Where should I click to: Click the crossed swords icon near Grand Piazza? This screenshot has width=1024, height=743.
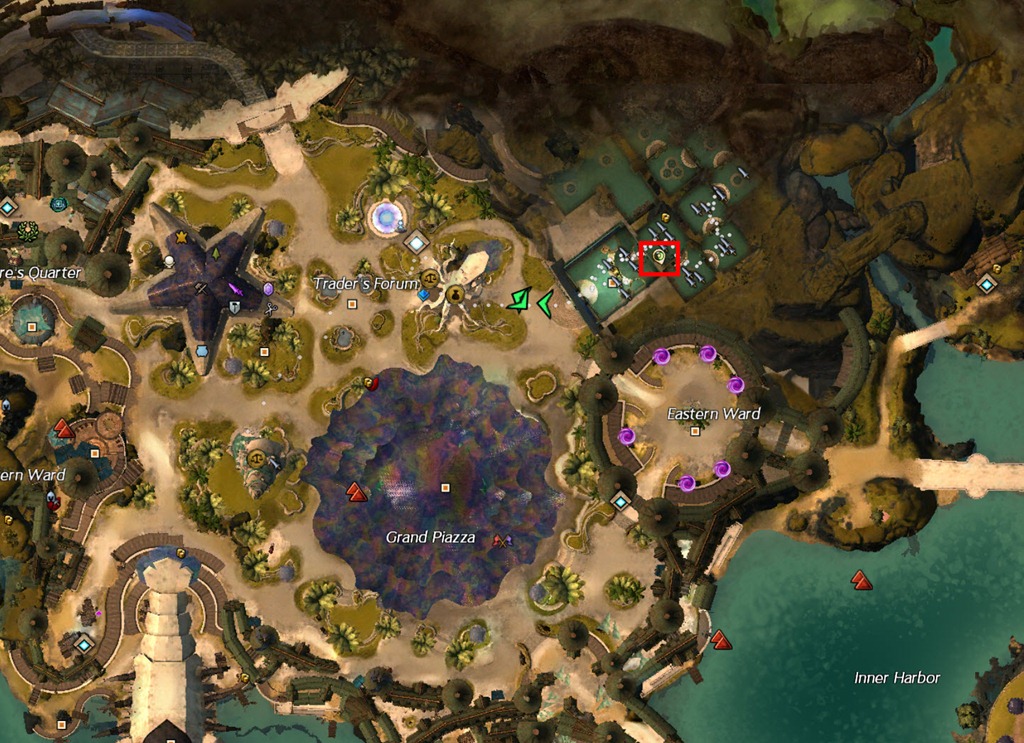(501, 540)
